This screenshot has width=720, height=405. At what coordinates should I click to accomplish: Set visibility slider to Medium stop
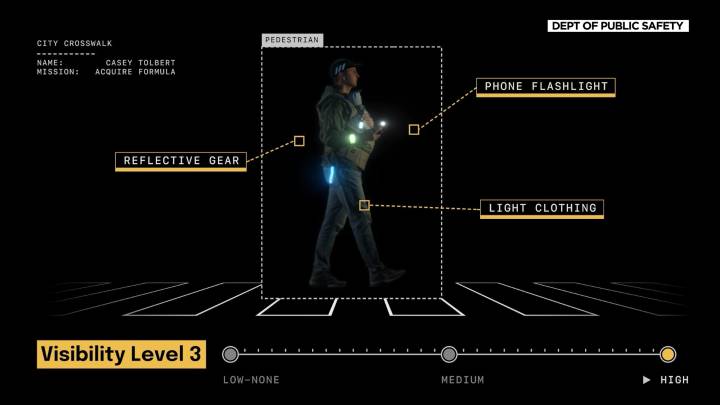coord(449,354)
